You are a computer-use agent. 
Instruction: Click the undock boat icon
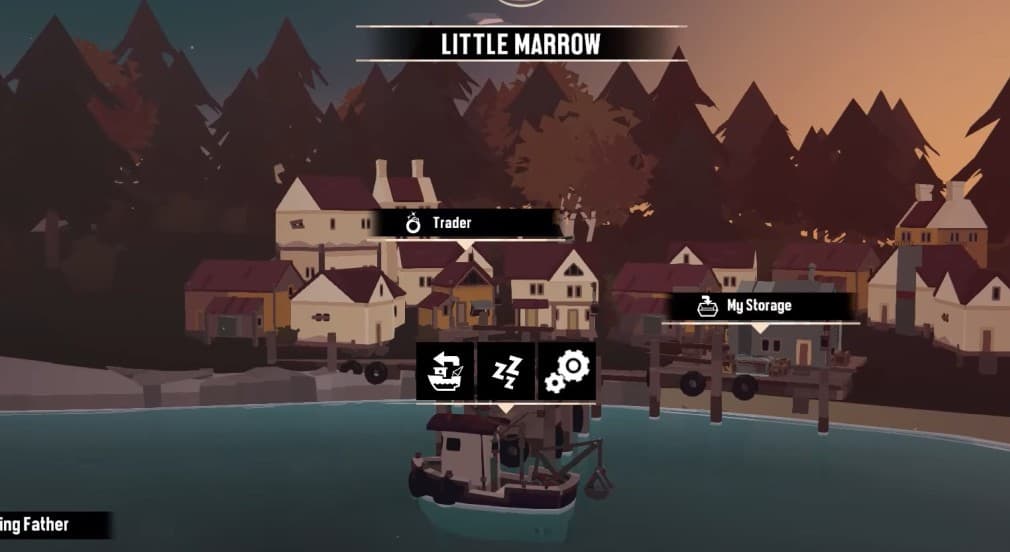(445, 372)
